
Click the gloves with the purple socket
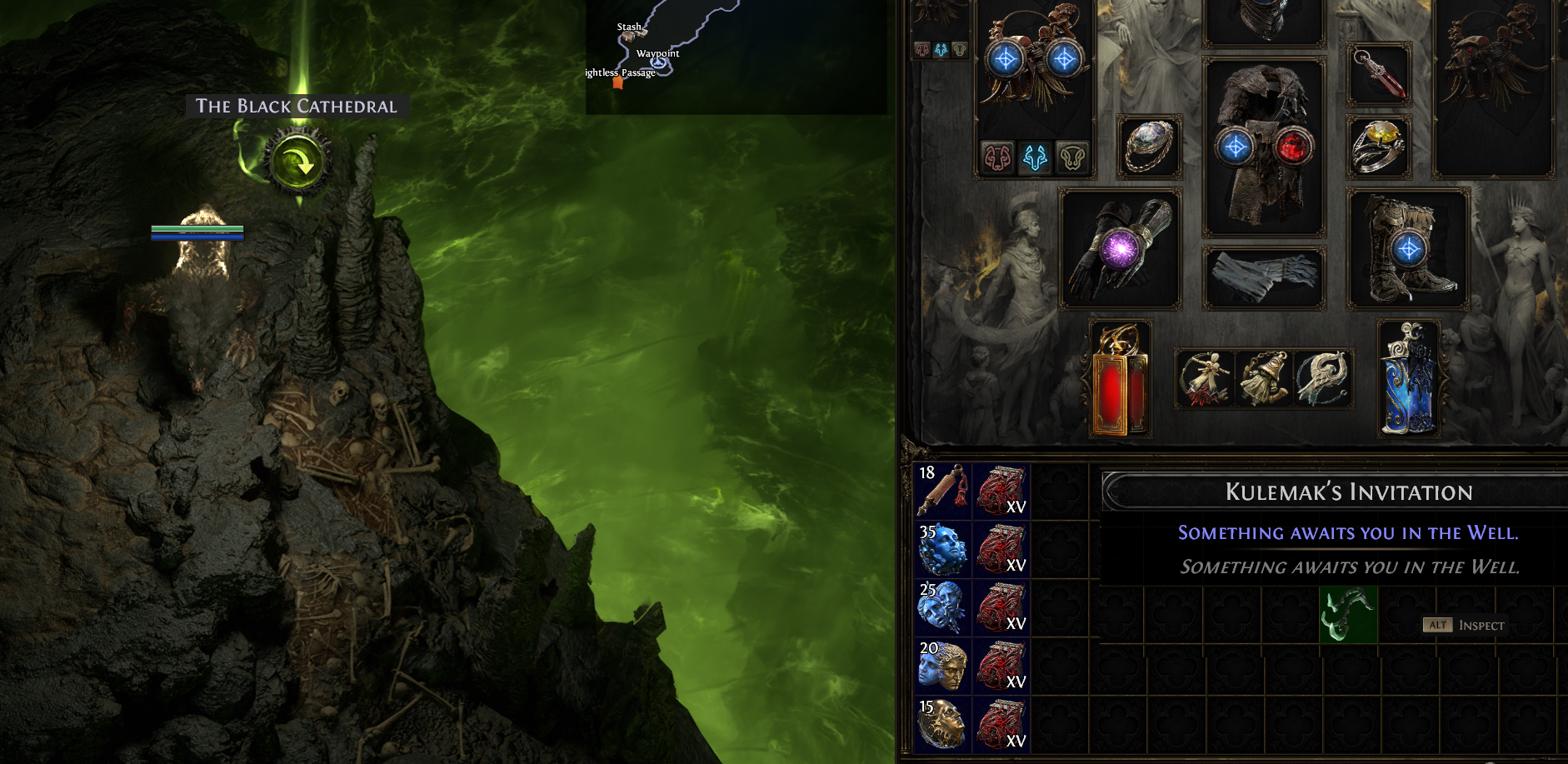pyautogui.click(x=1120, y=248)
